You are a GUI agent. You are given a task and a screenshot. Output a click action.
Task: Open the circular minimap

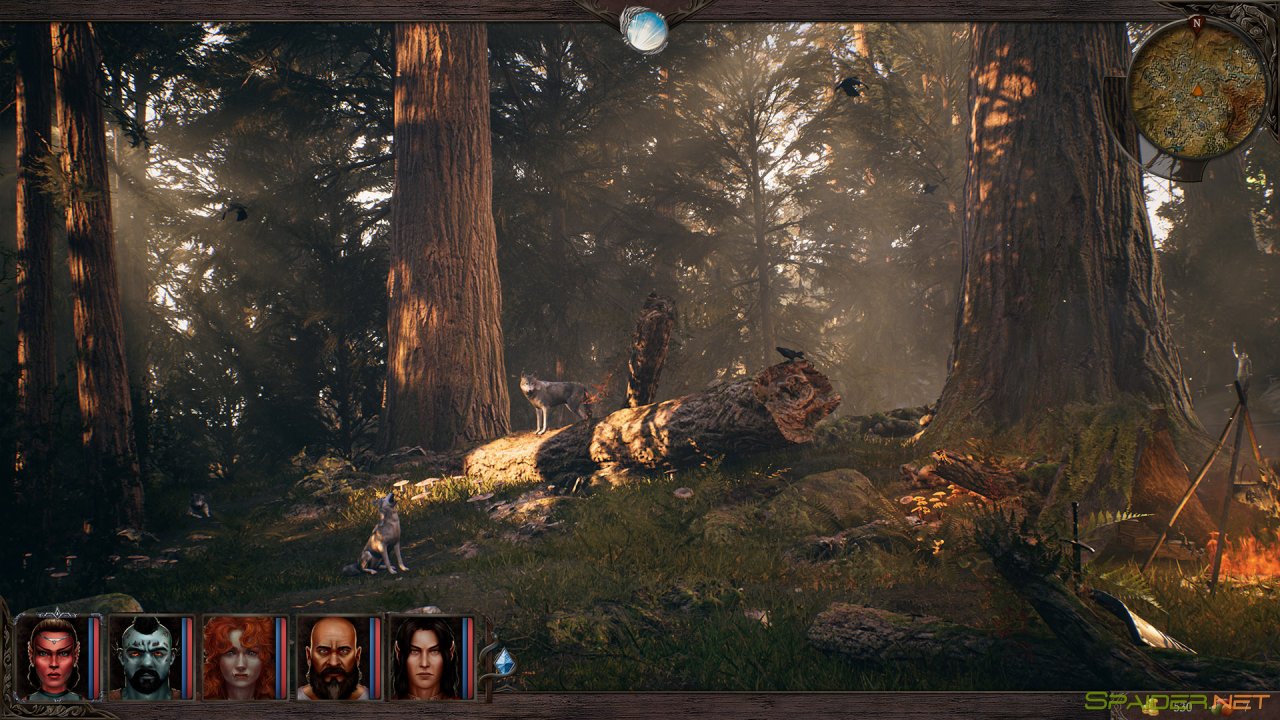click(1197, 90)
